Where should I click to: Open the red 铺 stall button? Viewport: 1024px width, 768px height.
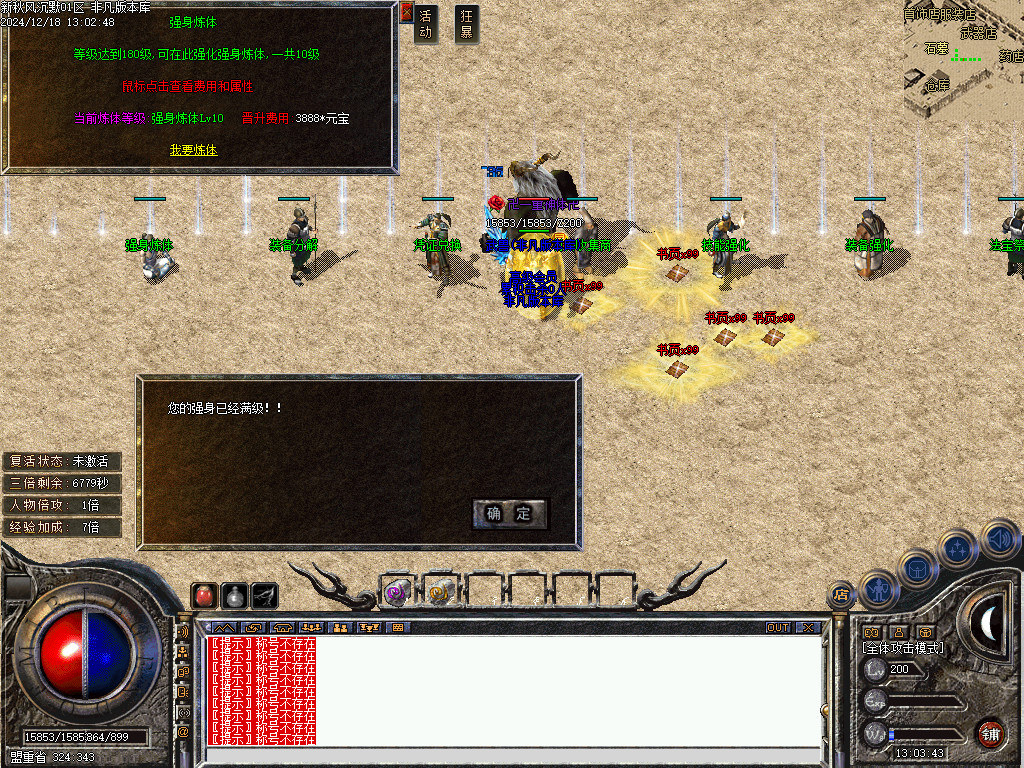click(990, 733)
